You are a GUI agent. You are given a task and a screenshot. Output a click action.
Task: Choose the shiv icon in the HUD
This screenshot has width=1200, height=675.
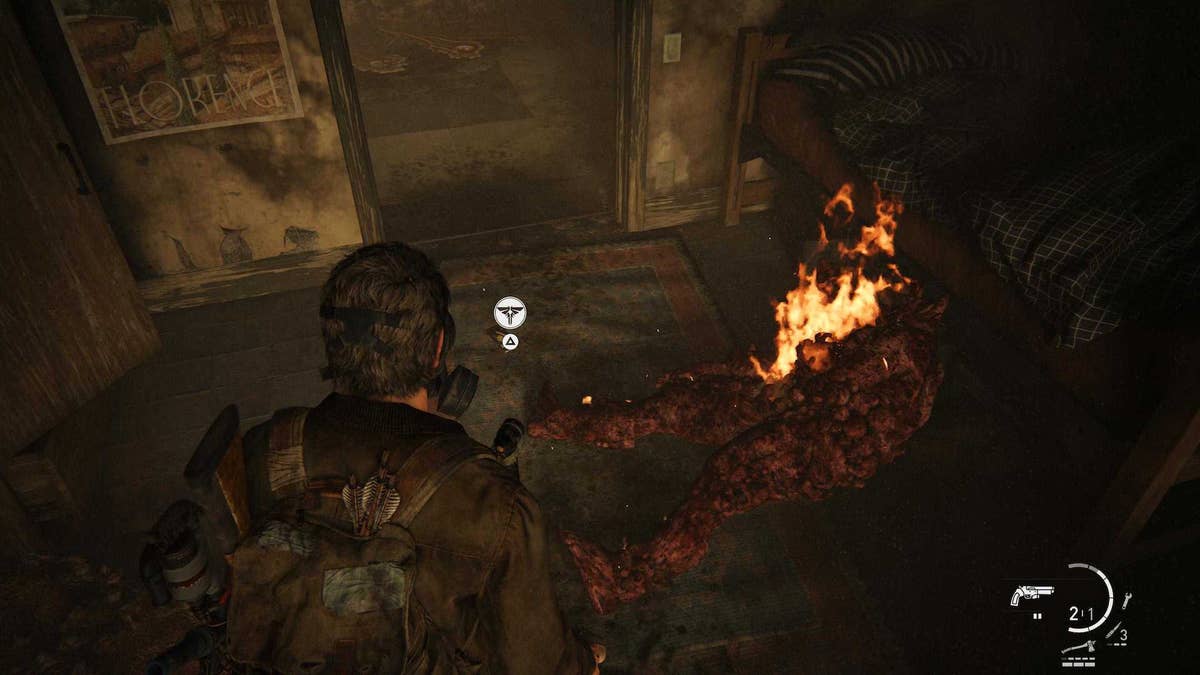(x=1113, y=633)
